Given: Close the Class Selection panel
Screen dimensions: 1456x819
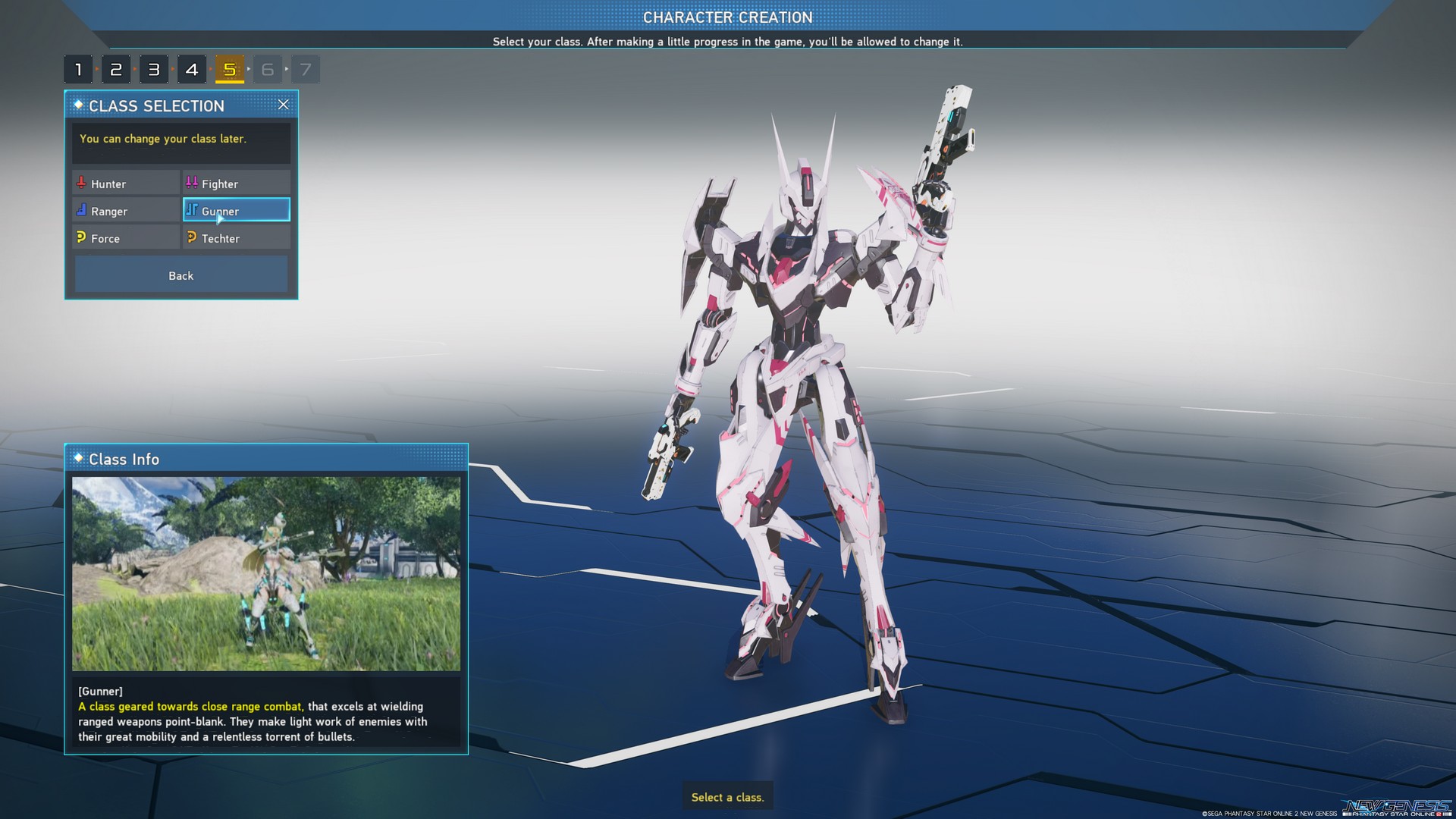Looking at the screenshot, I should 284,105.
